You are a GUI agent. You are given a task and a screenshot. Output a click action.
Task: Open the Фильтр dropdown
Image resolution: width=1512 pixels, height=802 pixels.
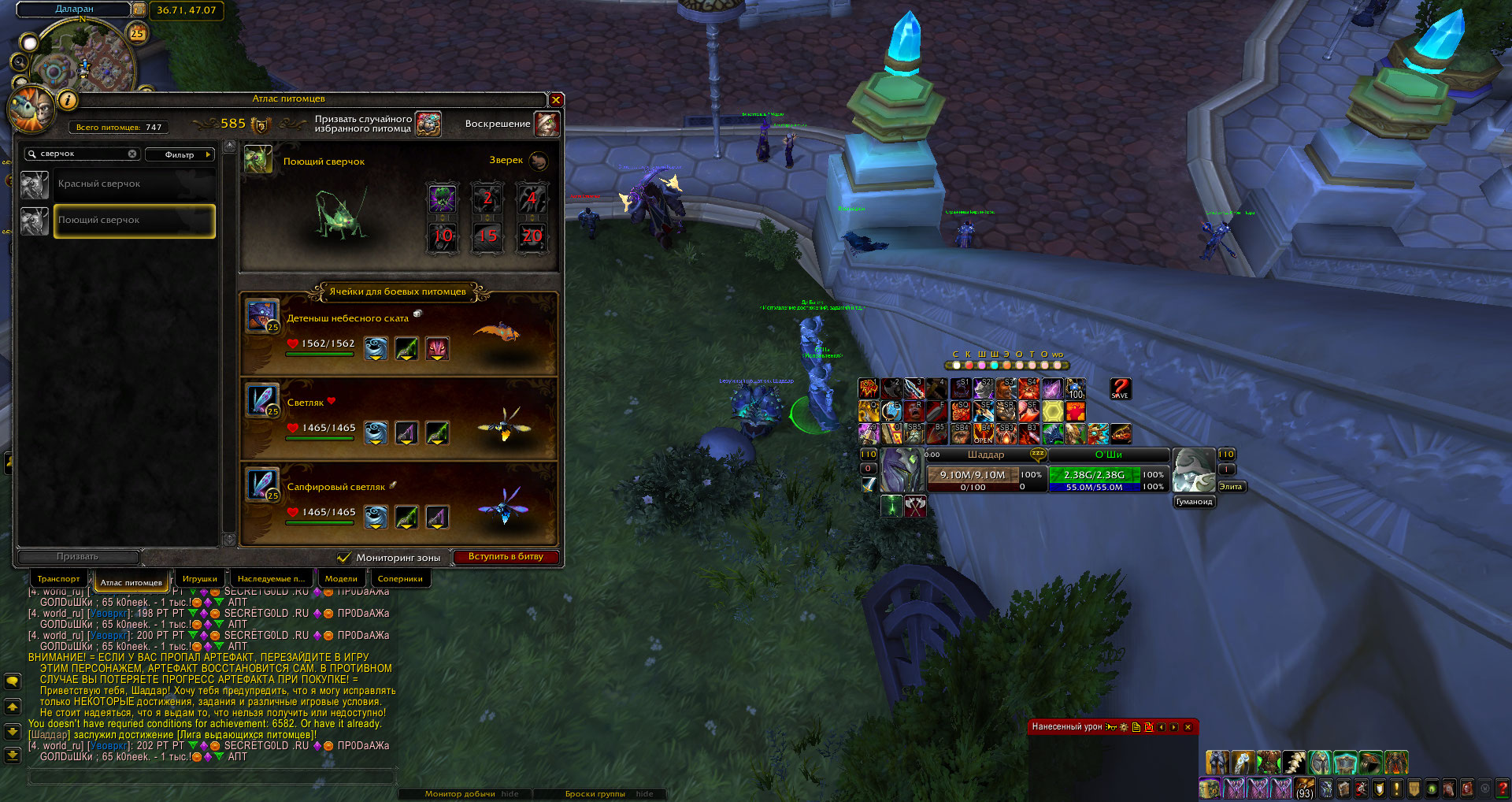[180, 154]
